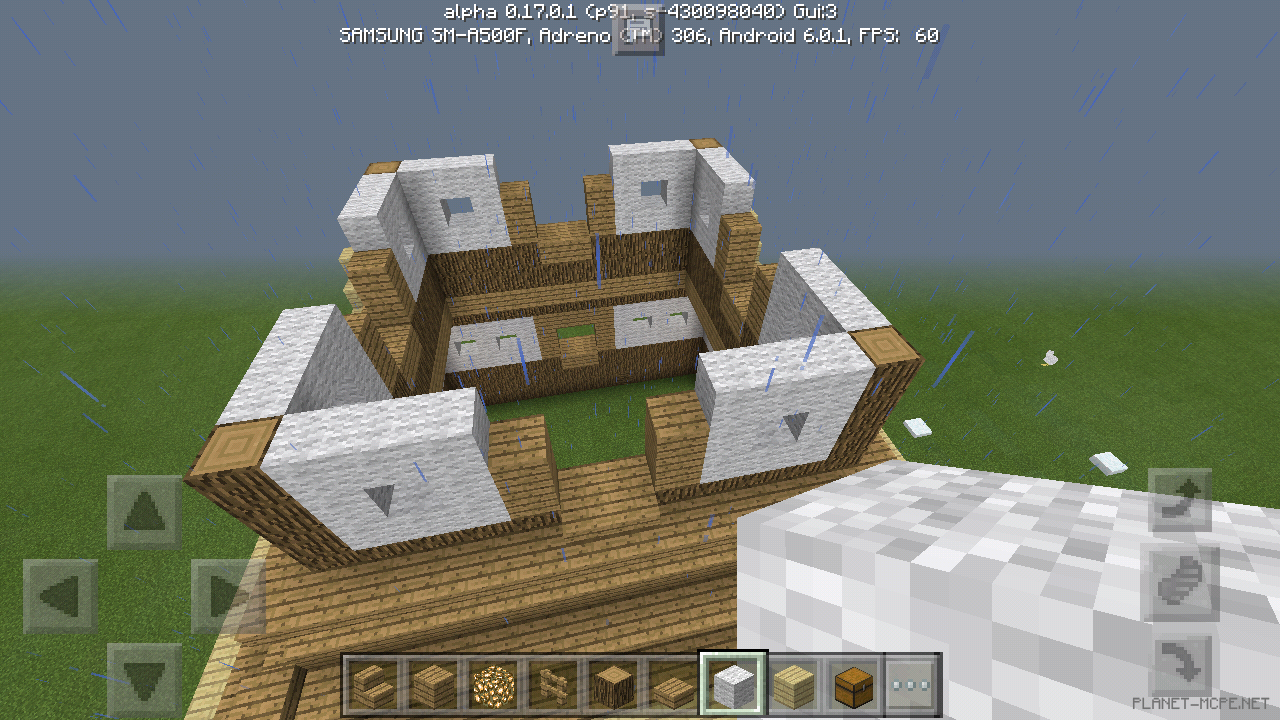Image resolution: width=1280 pixels, height=720 pixels.
Task: Select the chest item in the hotbar
Action: click(855, 685)
